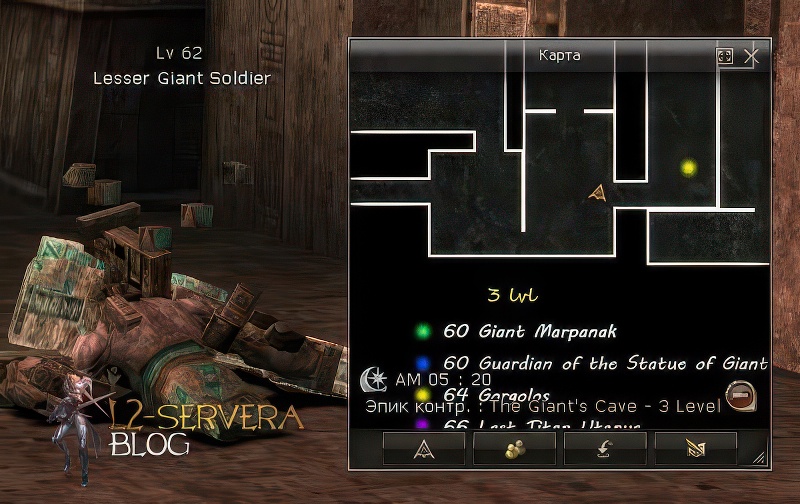Activate the crossed-out arrow map button
The image size is (800, 504).
(x=696, y=450)
